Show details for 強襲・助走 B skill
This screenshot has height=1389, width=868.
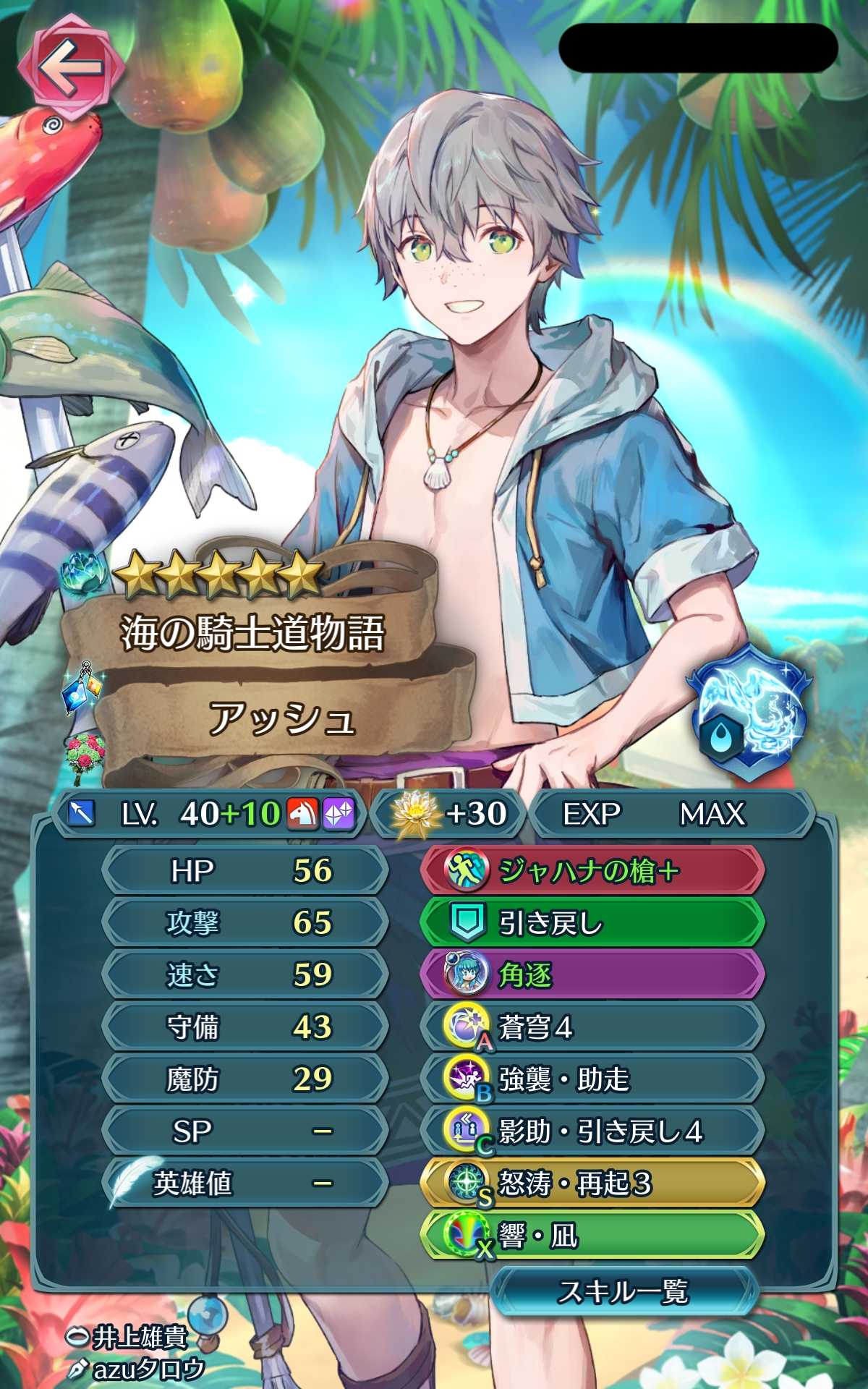tap(591, 1079)
